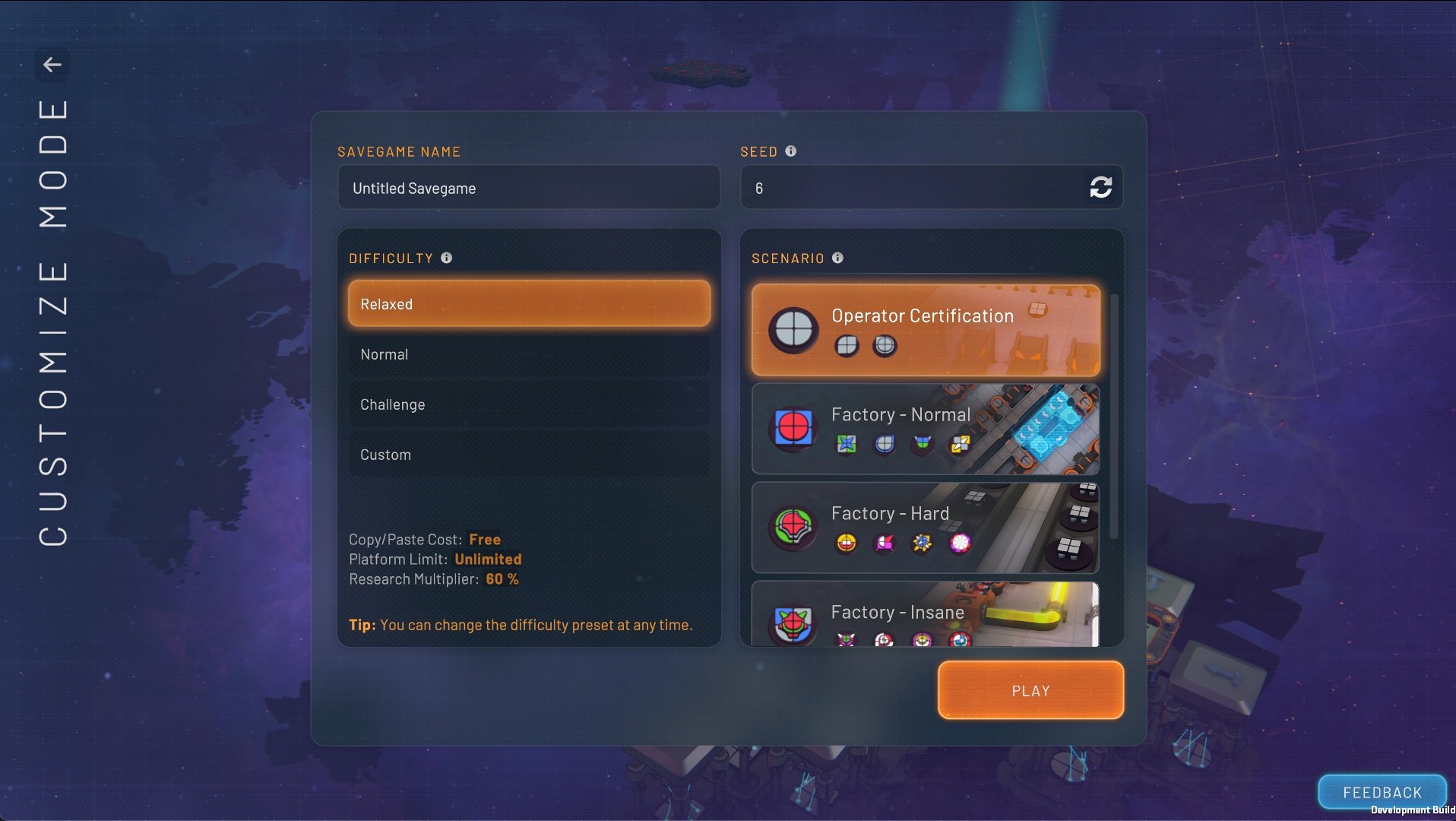Image resolution: width=1456 pixels, height=821 pixels.
Task: Select the Relaxed difficulty
Action: (x=529, y=304)
